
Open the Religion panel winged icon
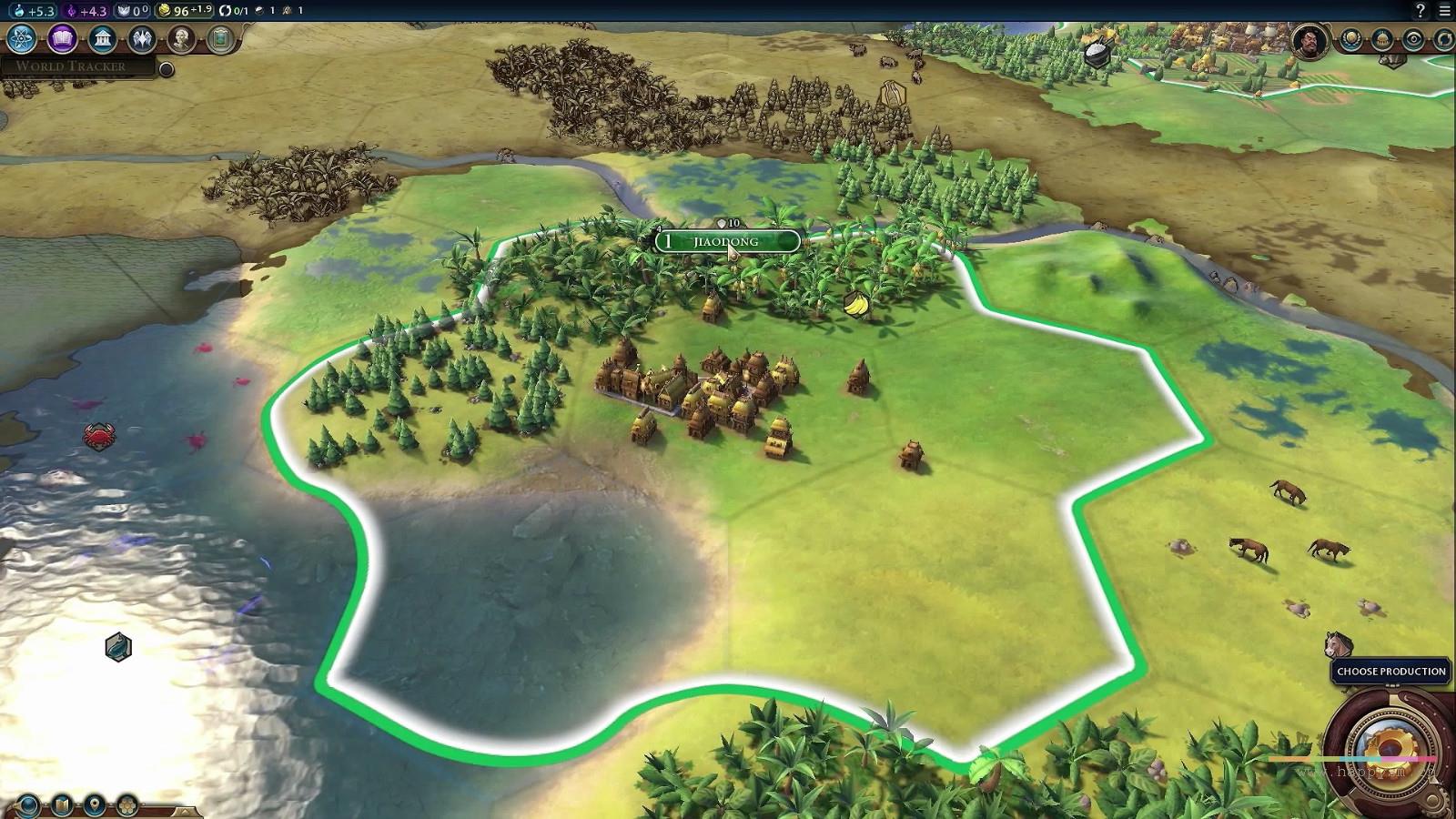[x=142, y=39]
